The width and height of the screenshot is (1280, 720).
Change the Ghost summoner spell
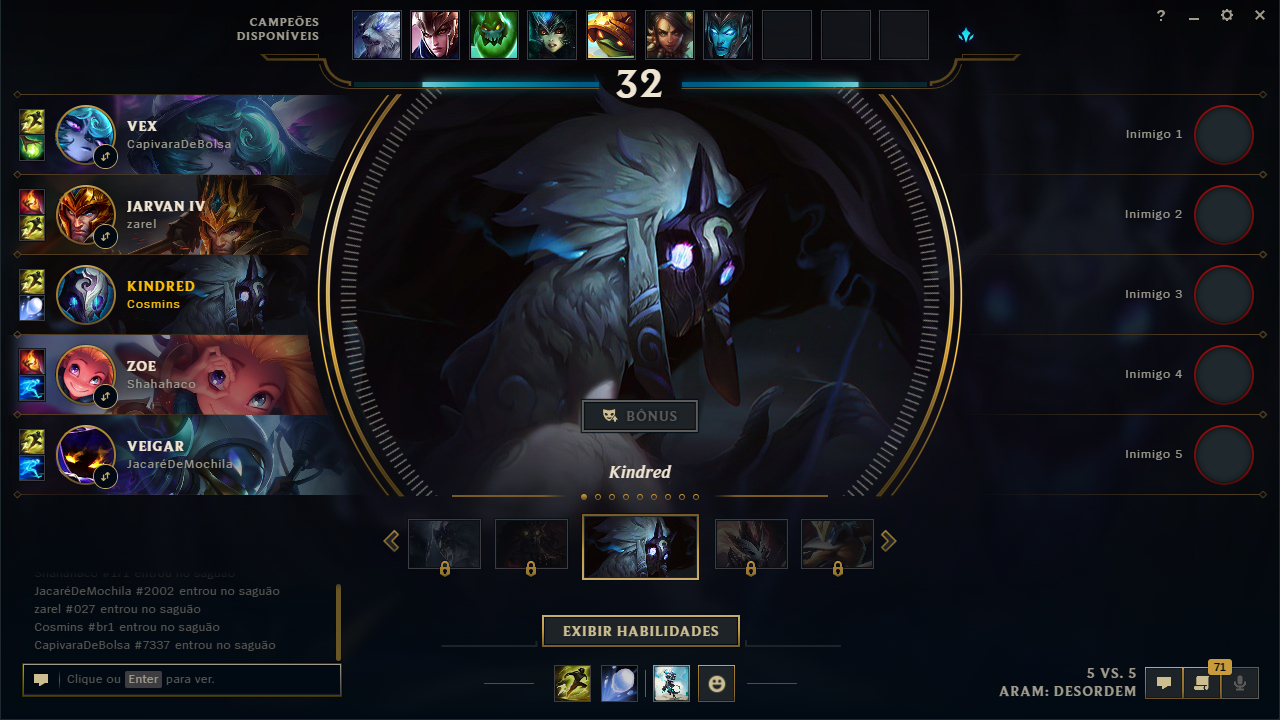pos(573,683)
